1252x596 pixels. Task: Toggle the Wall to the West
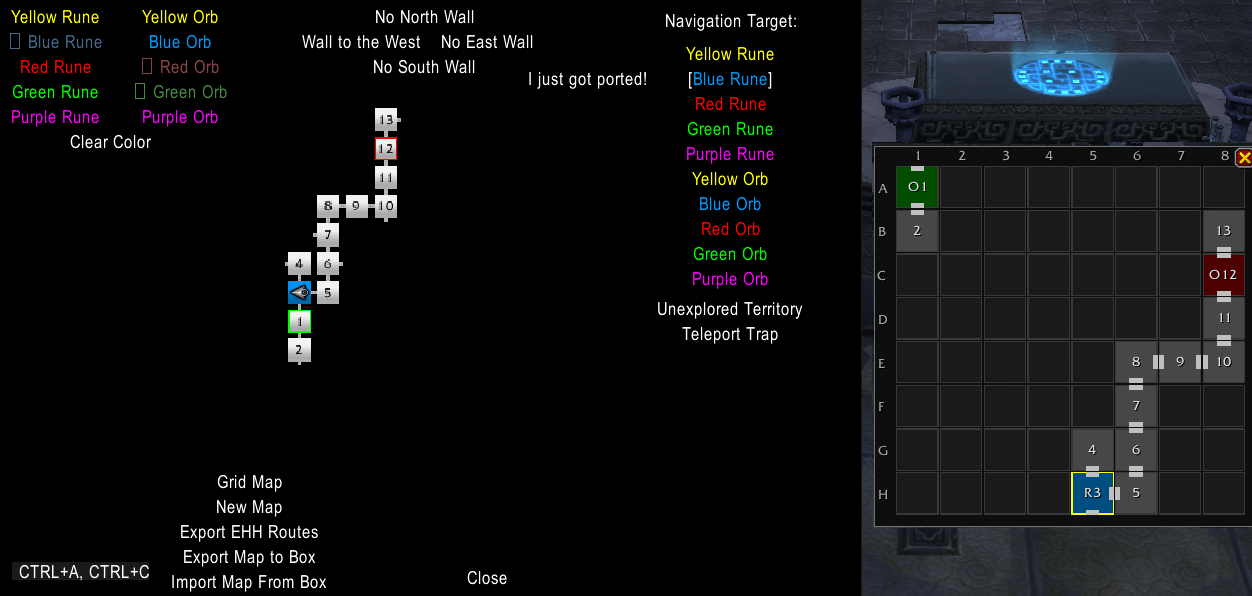(361, 42)
